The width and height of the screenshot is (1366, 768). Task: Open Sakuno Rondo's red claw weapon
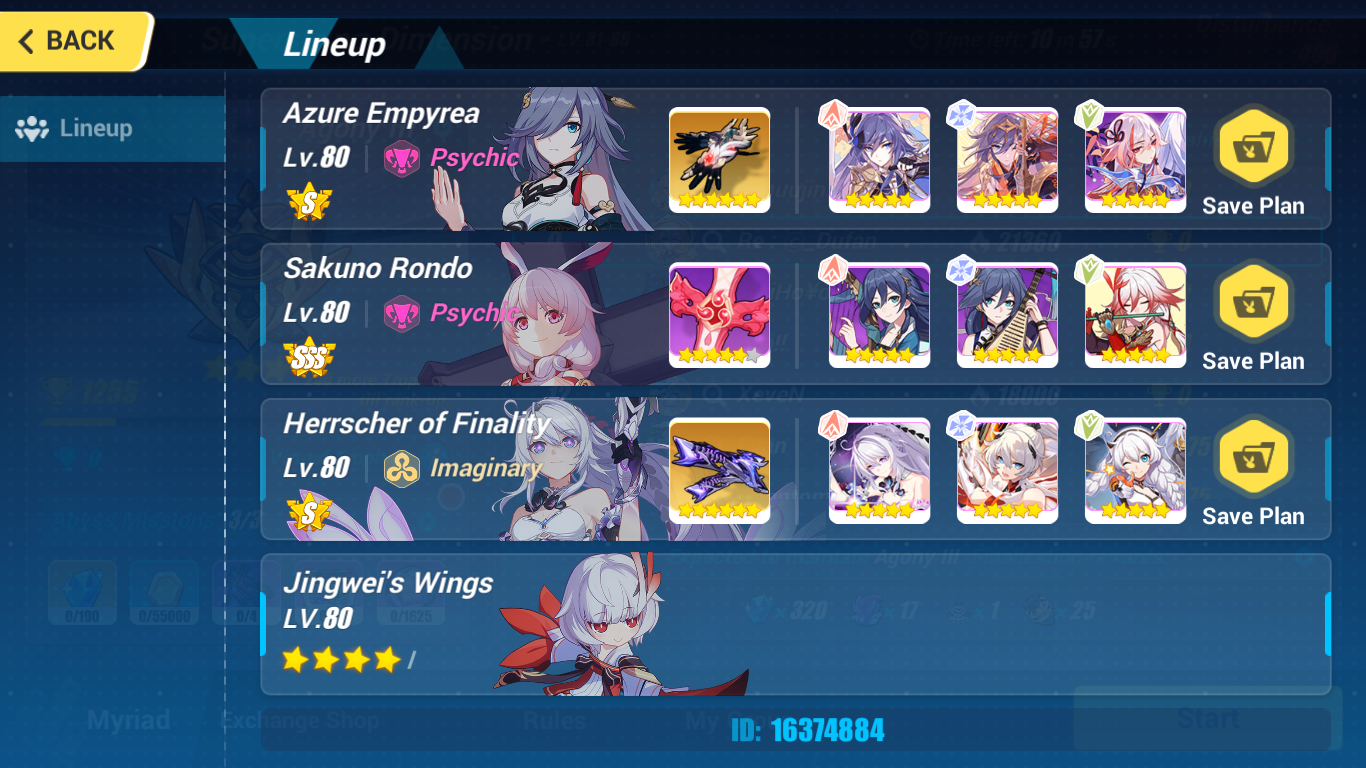pos(720,315)
